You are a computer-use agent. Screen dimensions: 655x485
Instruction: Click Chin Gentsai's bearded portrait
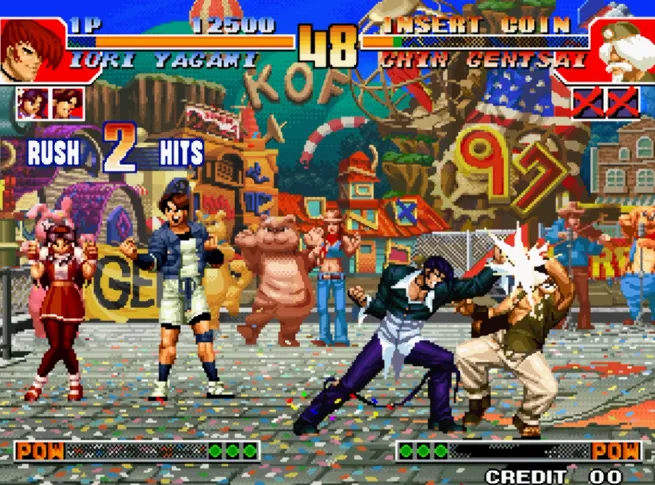(623, 50)
